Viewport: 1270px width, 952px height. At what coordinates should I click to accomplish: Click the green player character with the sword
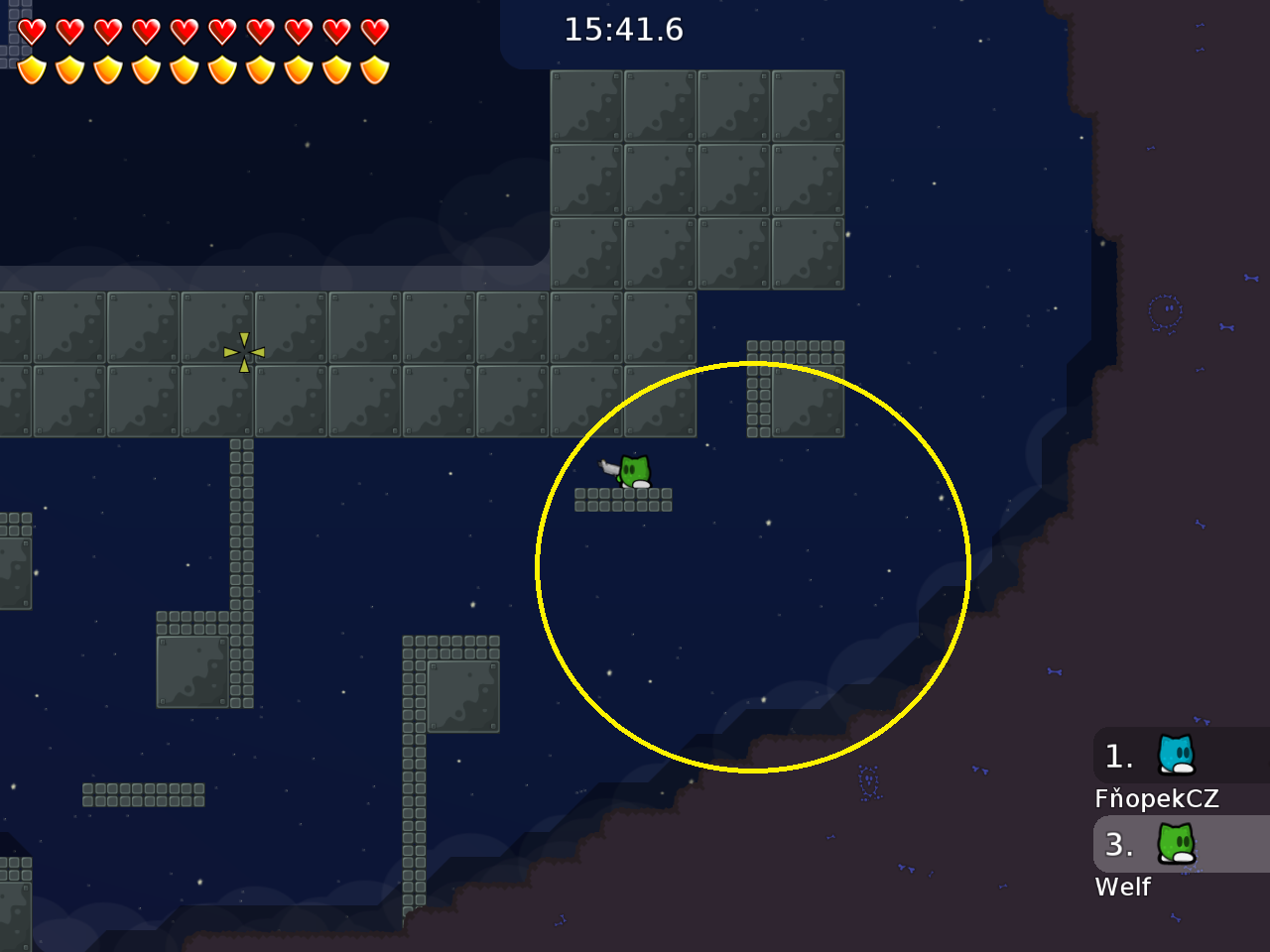633,471
